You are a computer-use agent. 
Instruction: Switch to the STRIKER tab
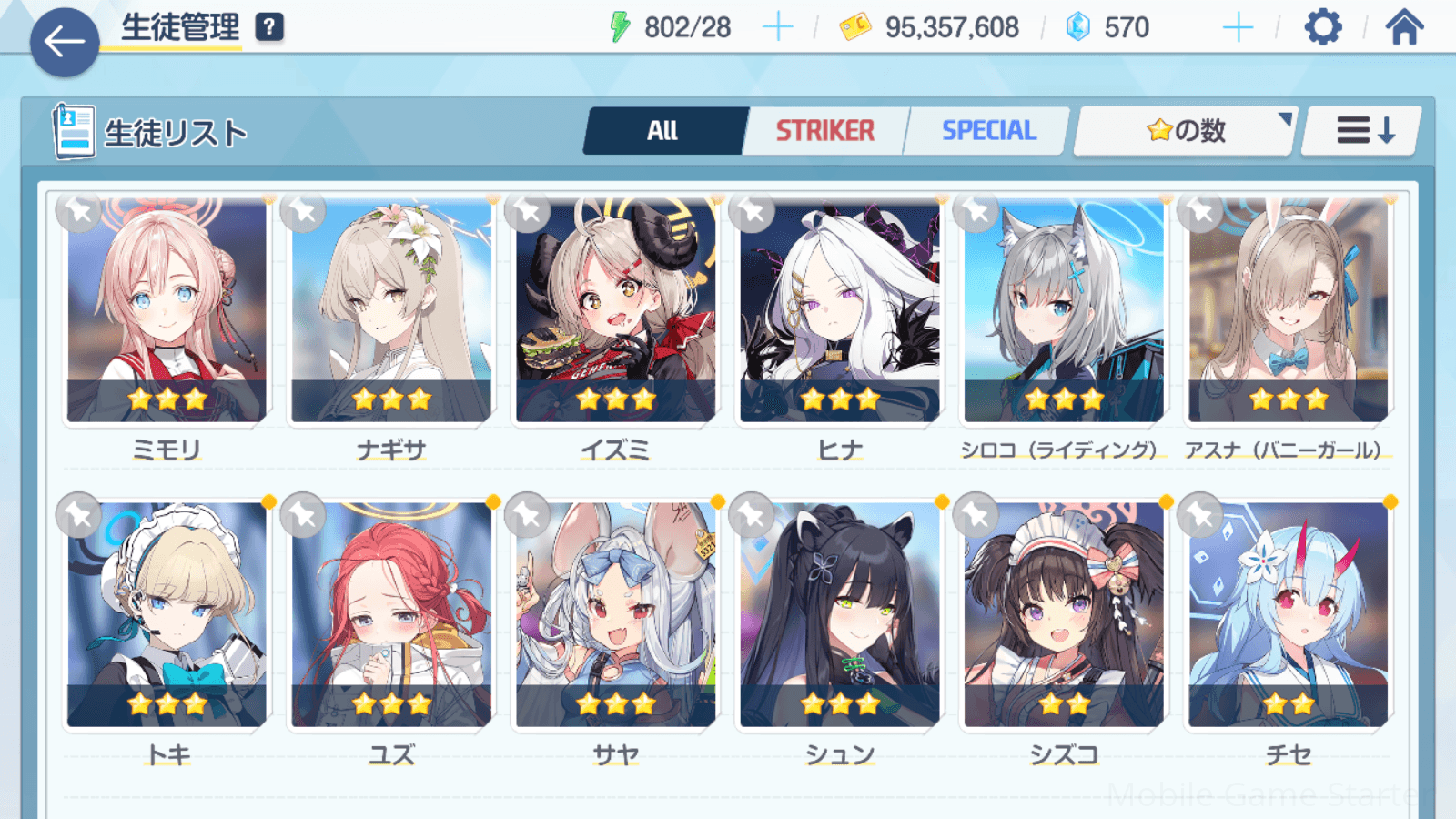[x=824, y=131]
